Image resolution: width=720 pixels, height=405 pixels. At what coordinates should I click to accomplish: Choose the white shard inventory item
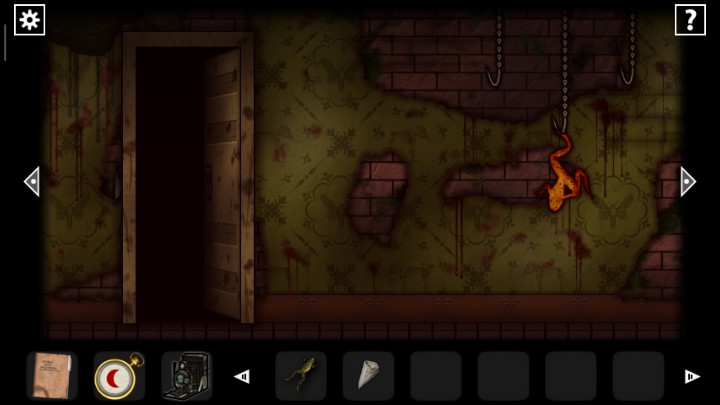tap(367, 376)
